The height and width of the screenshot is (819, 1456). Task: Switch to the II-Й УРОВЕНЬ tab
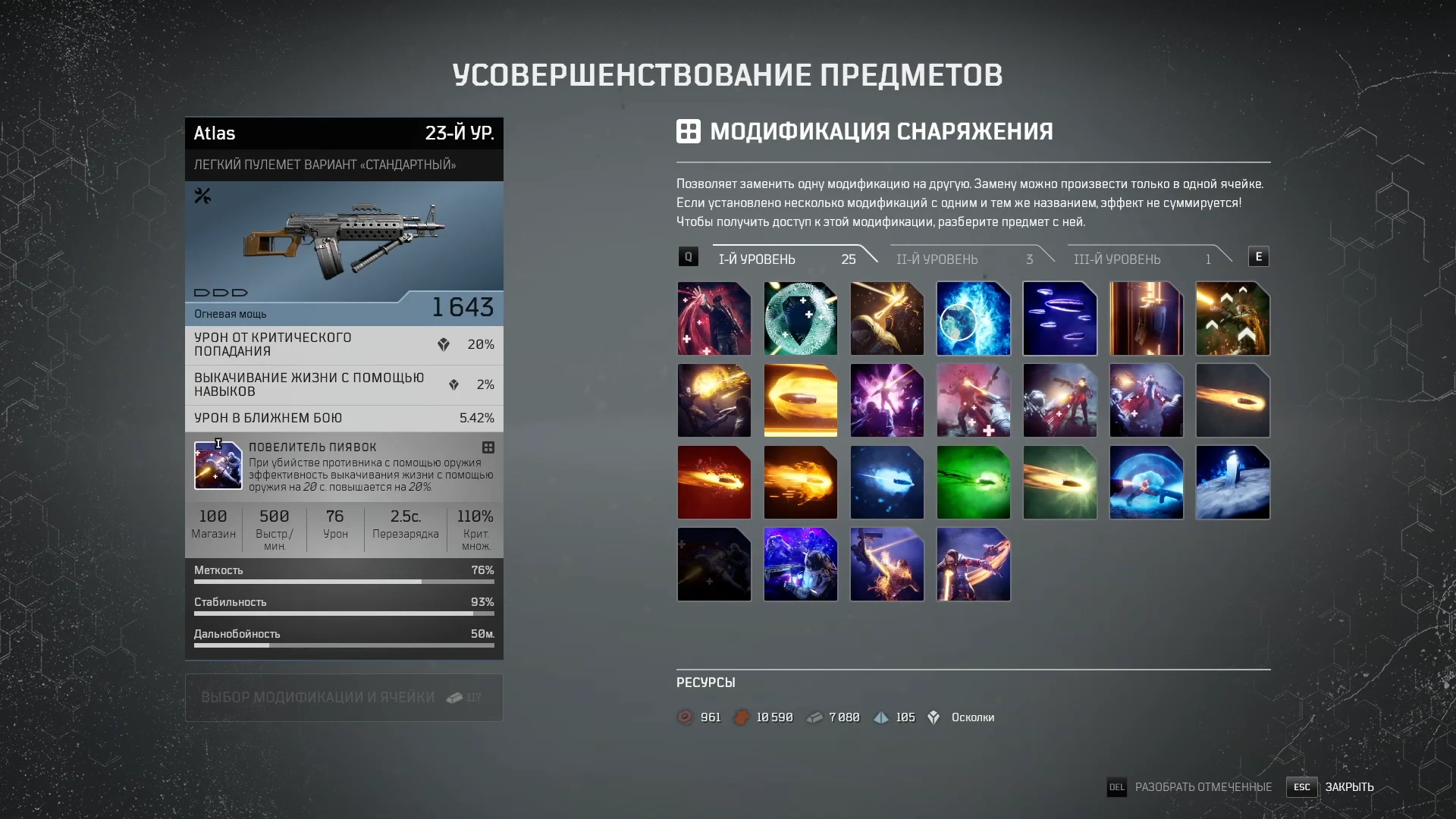point(938,259)
